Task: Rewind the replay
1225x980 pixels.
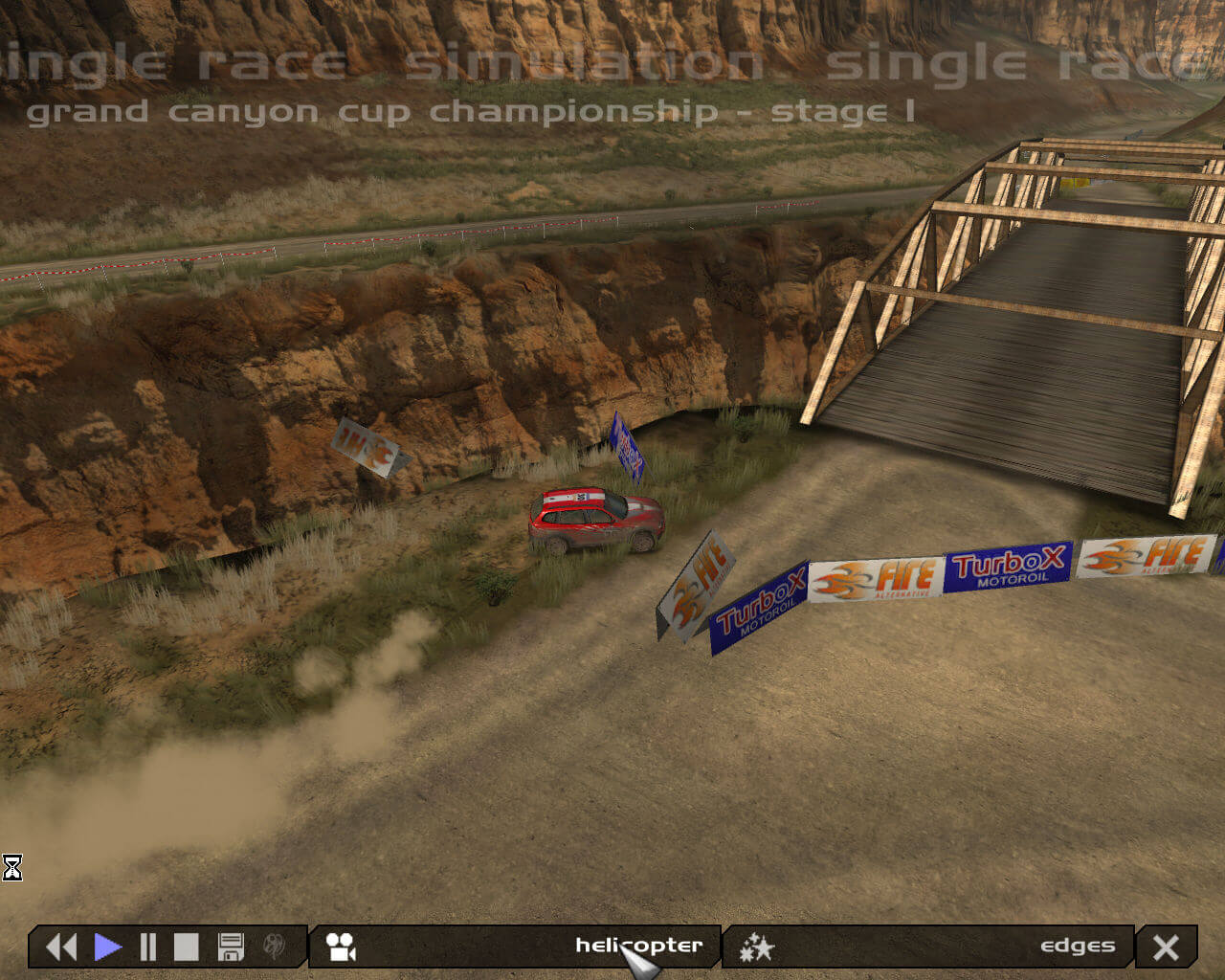Action: (61, 947)
